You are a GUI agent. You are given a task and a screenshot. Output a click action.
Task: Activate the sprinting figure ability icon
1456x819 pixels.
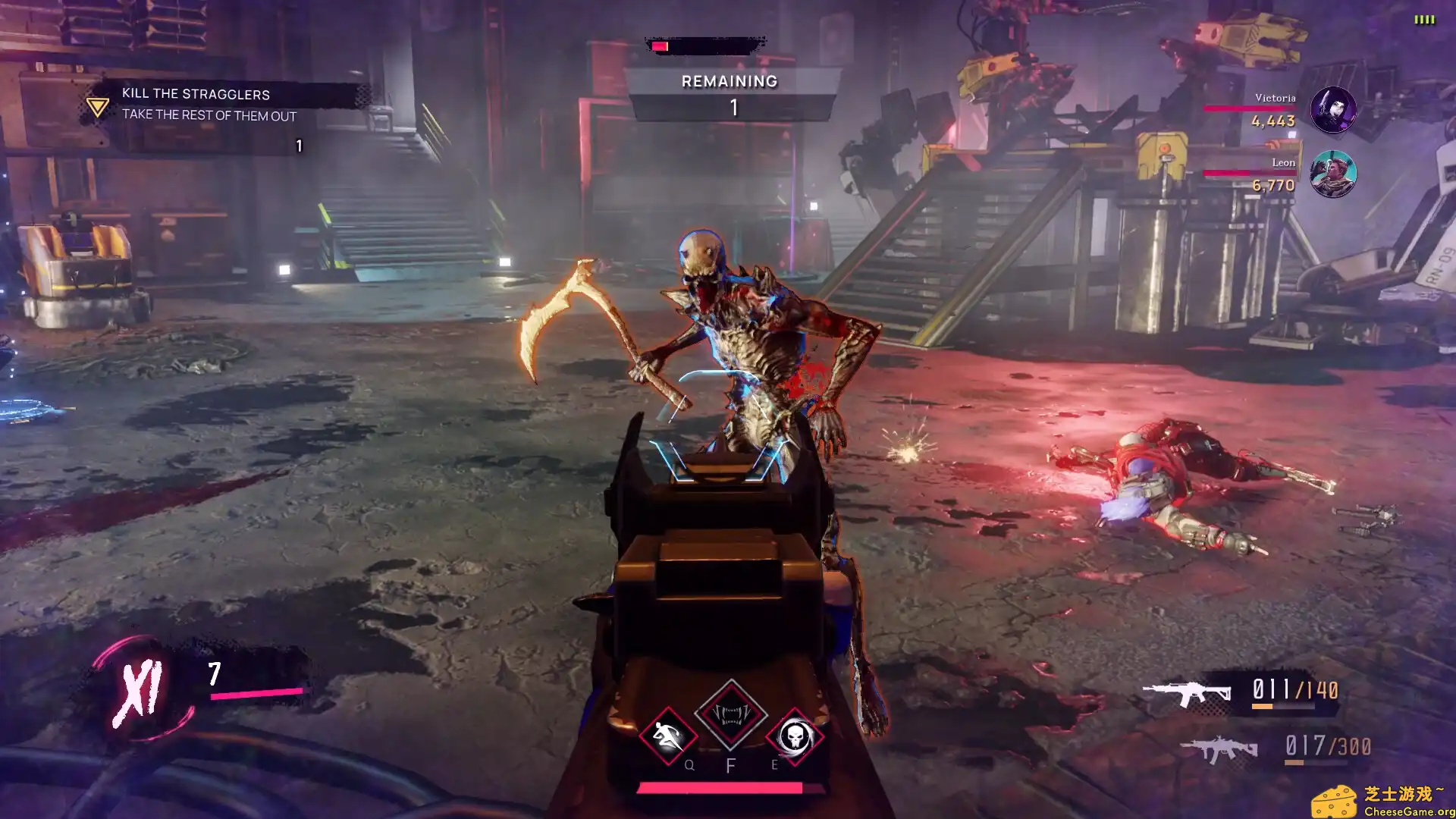point(667,735)
